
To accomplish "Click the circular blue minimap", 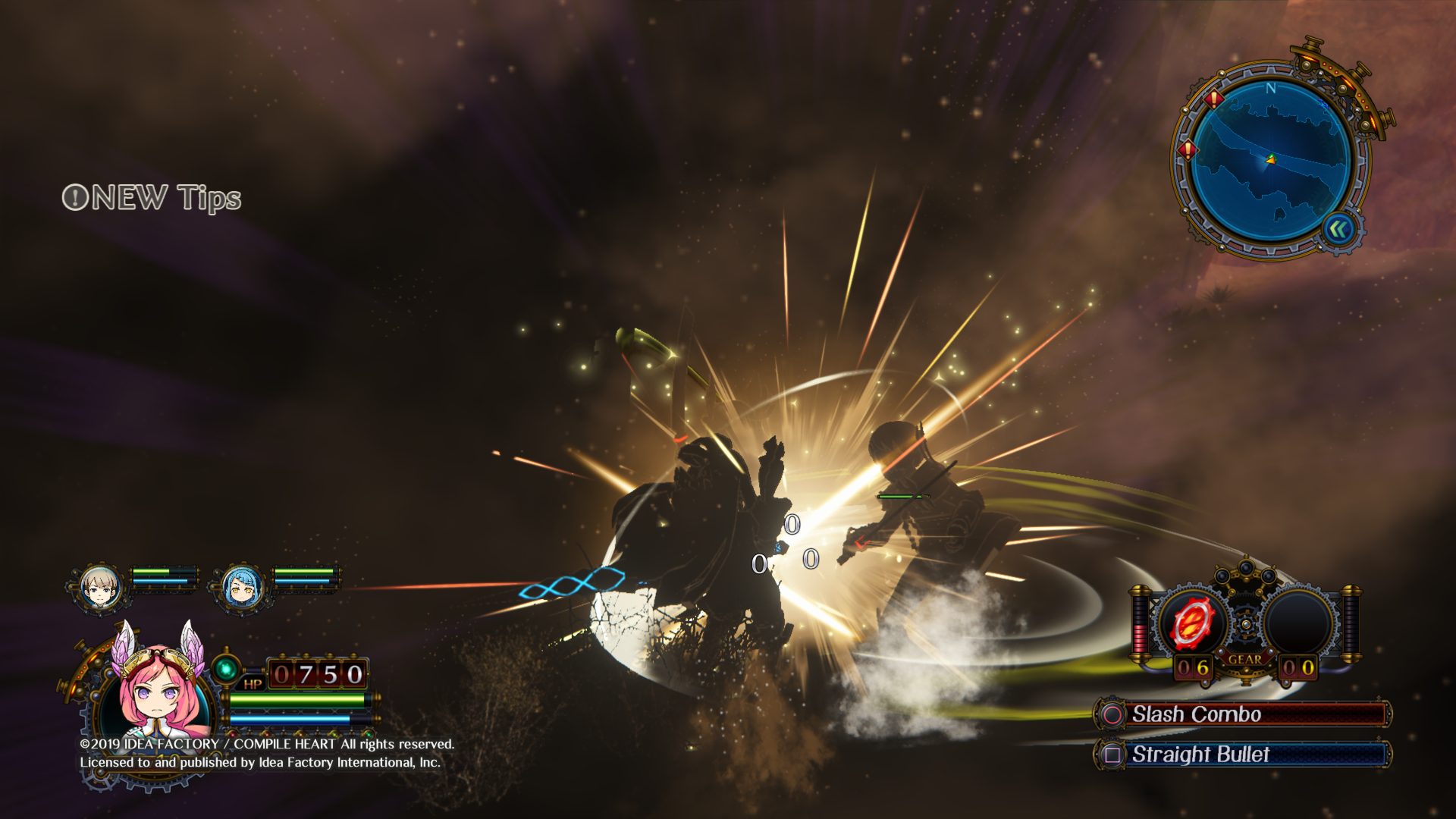I will 1270,160.
